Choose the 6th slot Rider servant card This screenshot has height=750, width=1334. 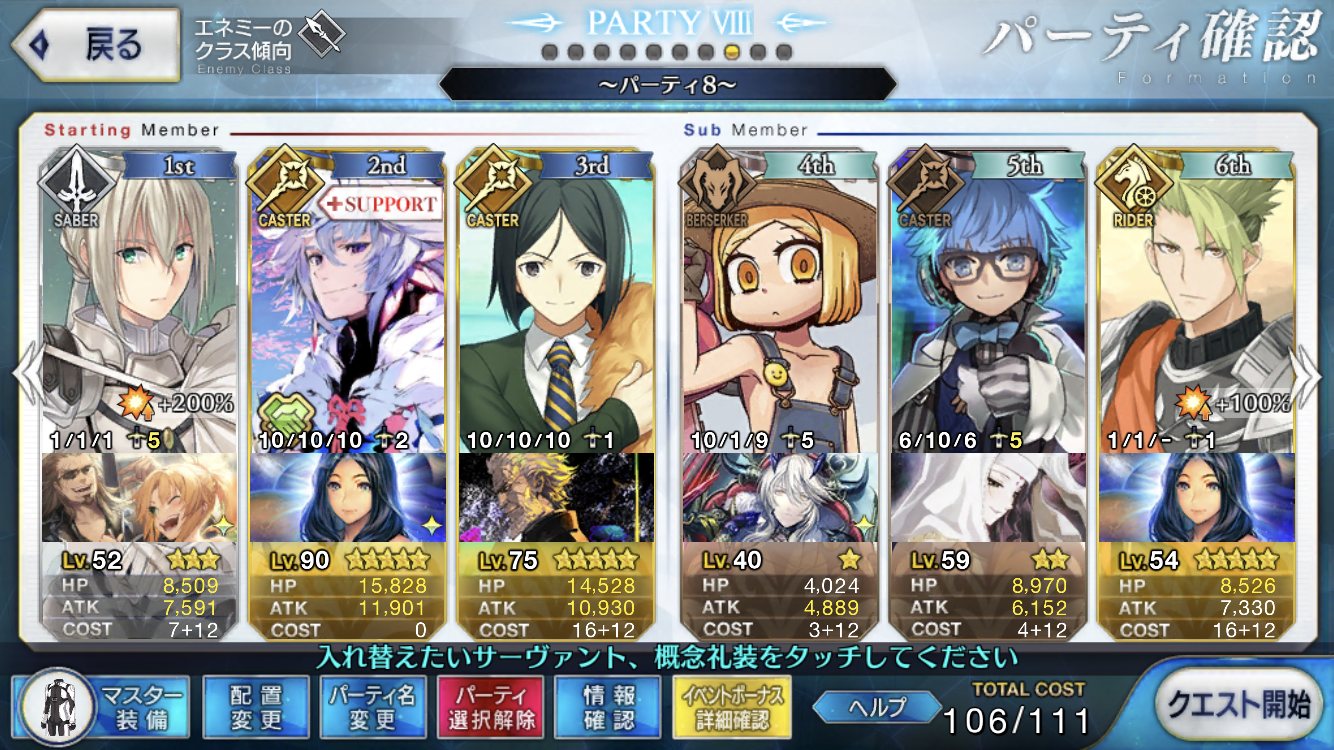tap(1196, 300)
